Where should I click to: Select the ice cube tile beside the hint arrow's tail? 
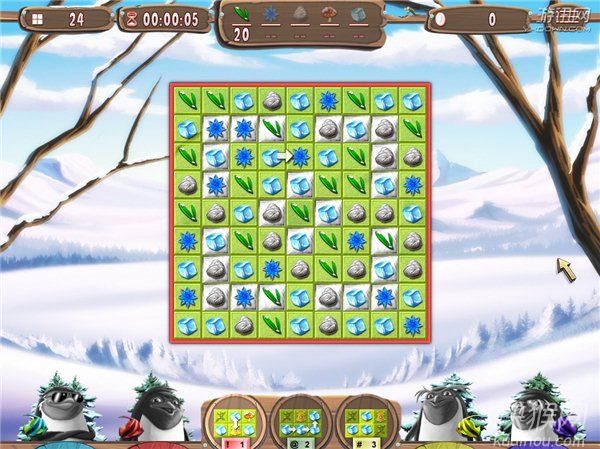[271, 156]
